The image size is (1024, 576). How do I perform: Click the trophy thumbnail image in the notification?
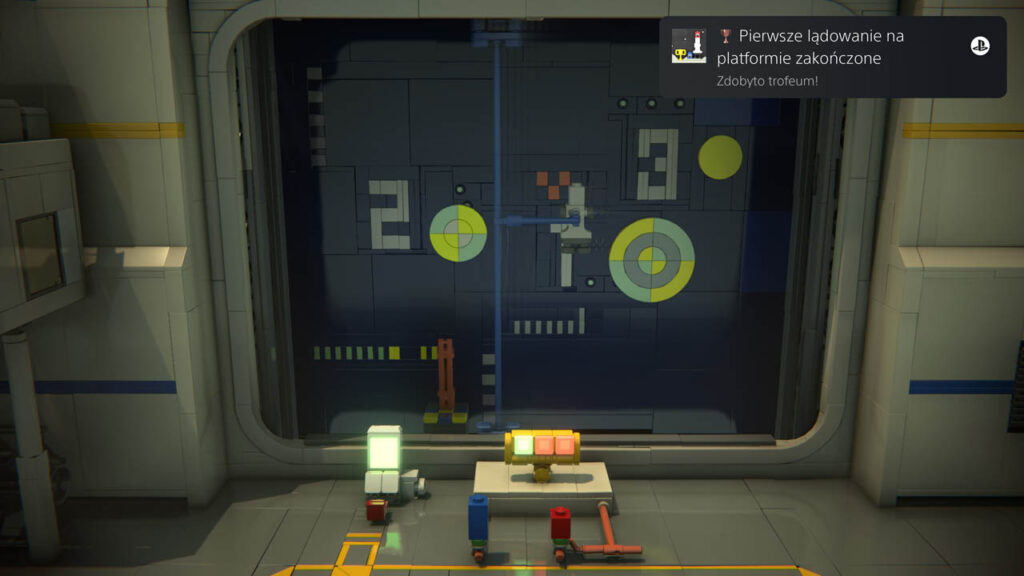[x=688, y=46]
